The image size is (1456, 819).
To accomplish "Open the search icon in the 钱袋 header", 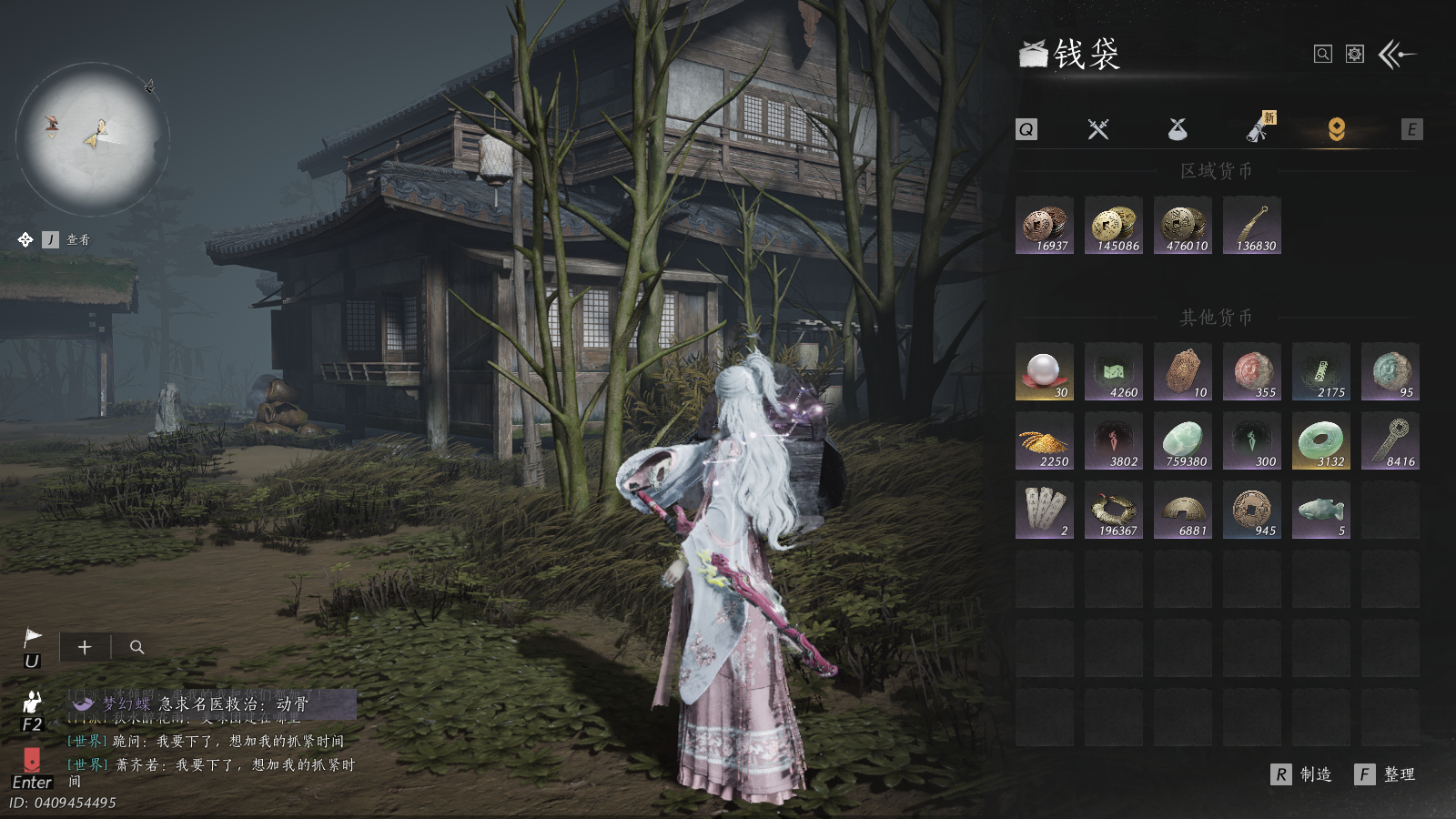I will click(1323, 55).
